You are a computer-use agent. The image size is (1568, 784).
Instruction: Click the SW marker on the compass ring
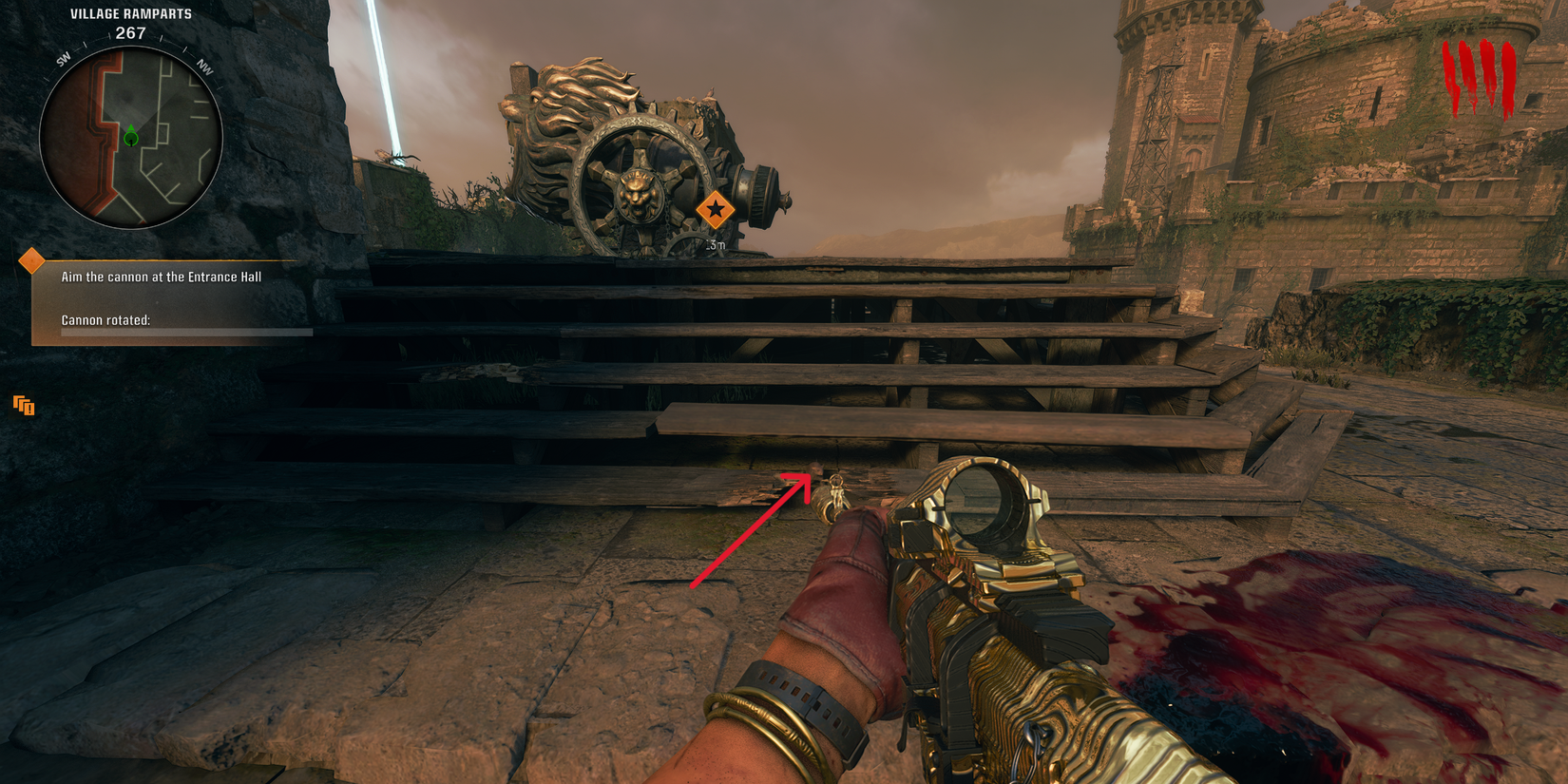pos(62,58)
